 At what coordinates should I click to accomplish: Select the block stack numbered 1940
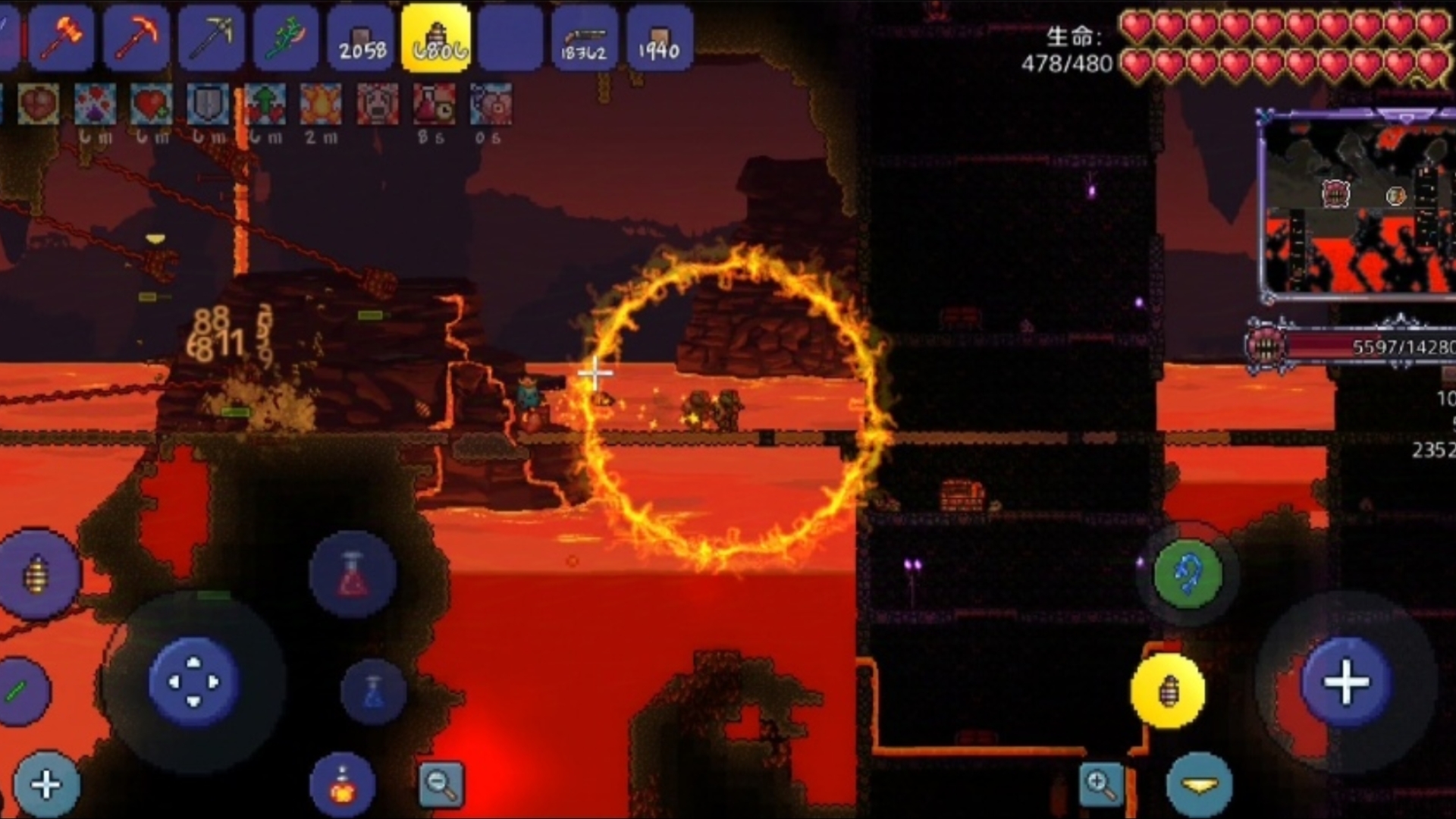pos(658,38)
